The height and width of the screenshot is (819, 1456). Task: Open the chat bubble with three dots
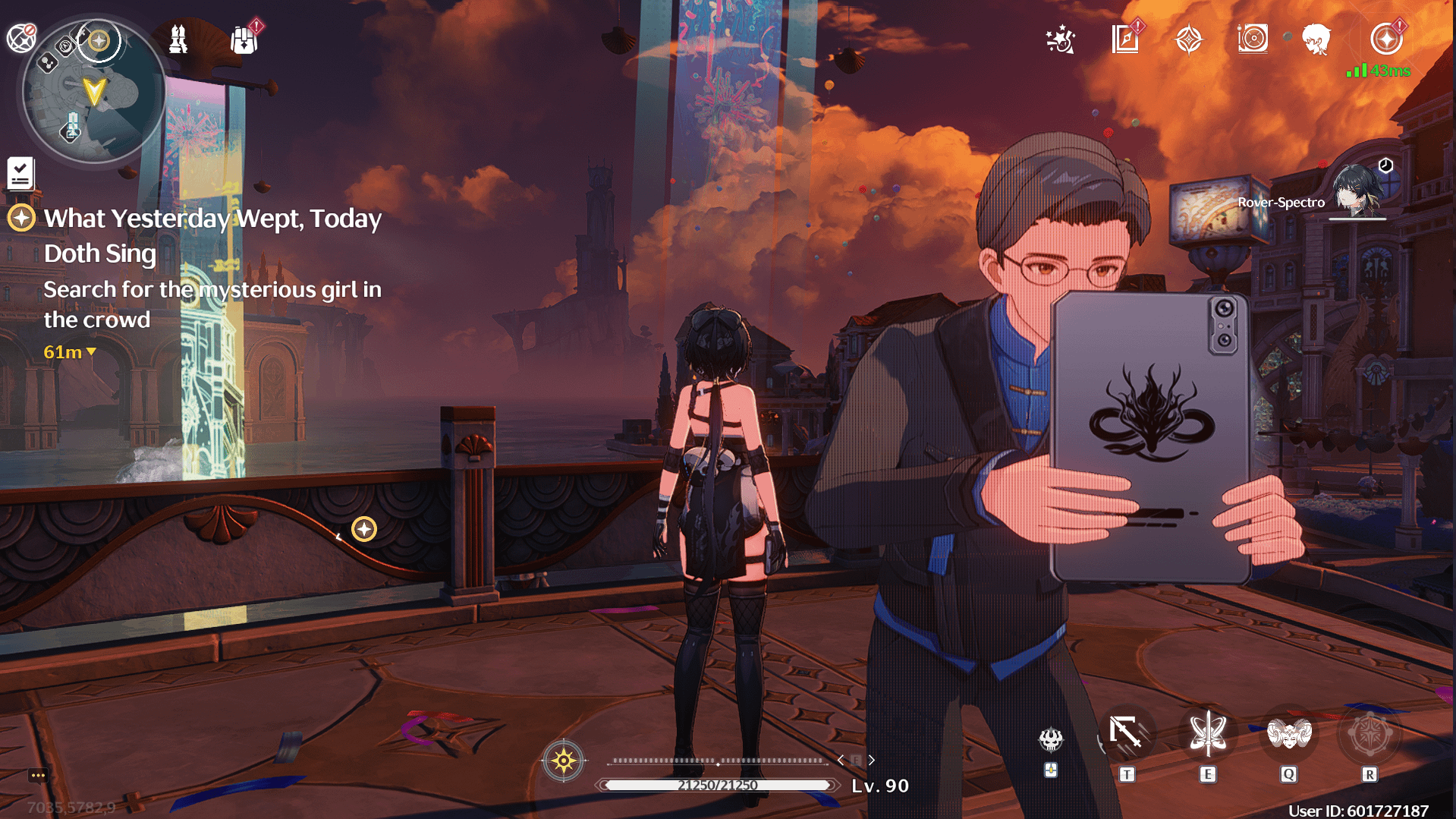38,775
